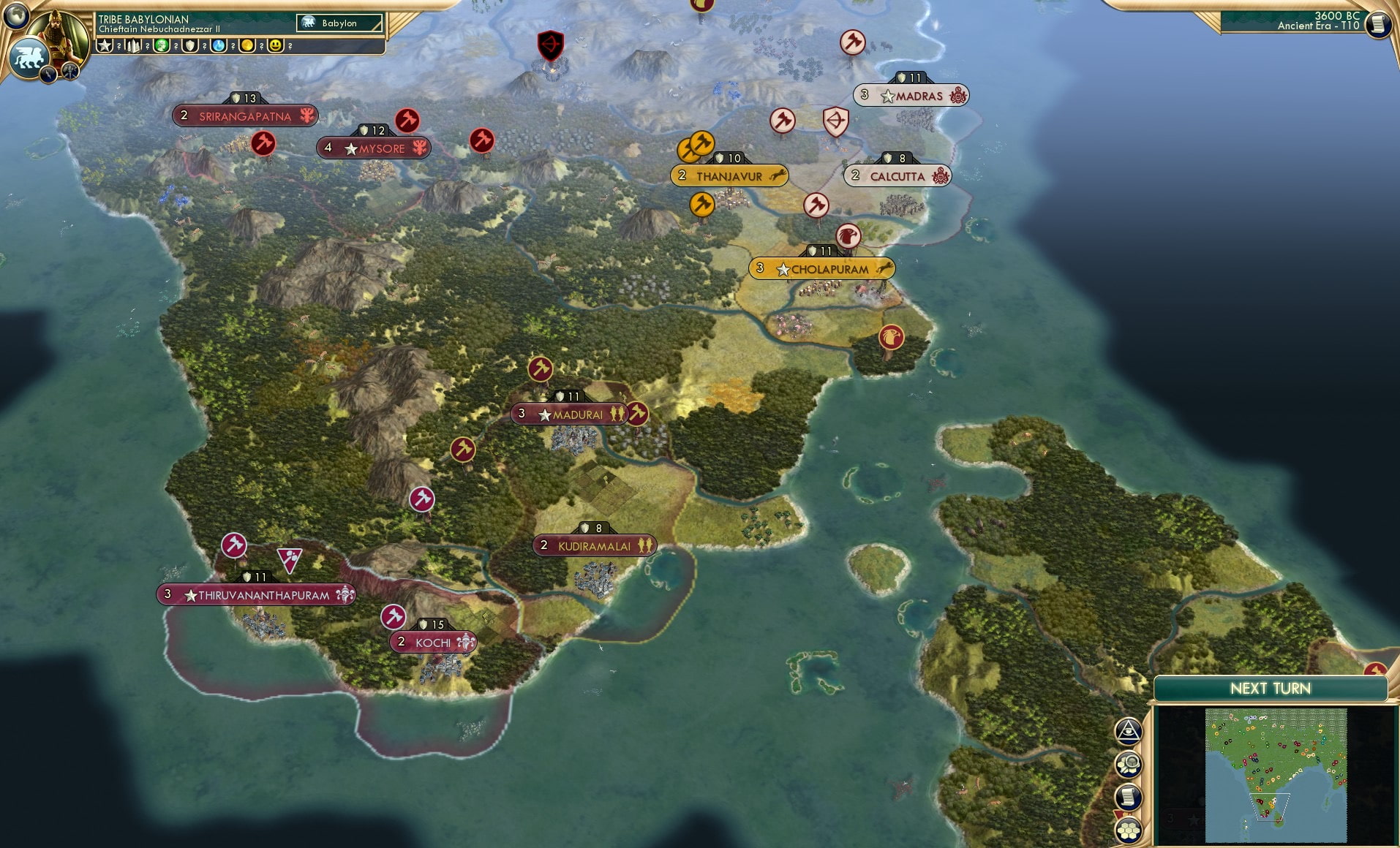This screenshot has height=848, width=1400.
Task: Click the score star icon in the top panel
Action: [104, 45]
